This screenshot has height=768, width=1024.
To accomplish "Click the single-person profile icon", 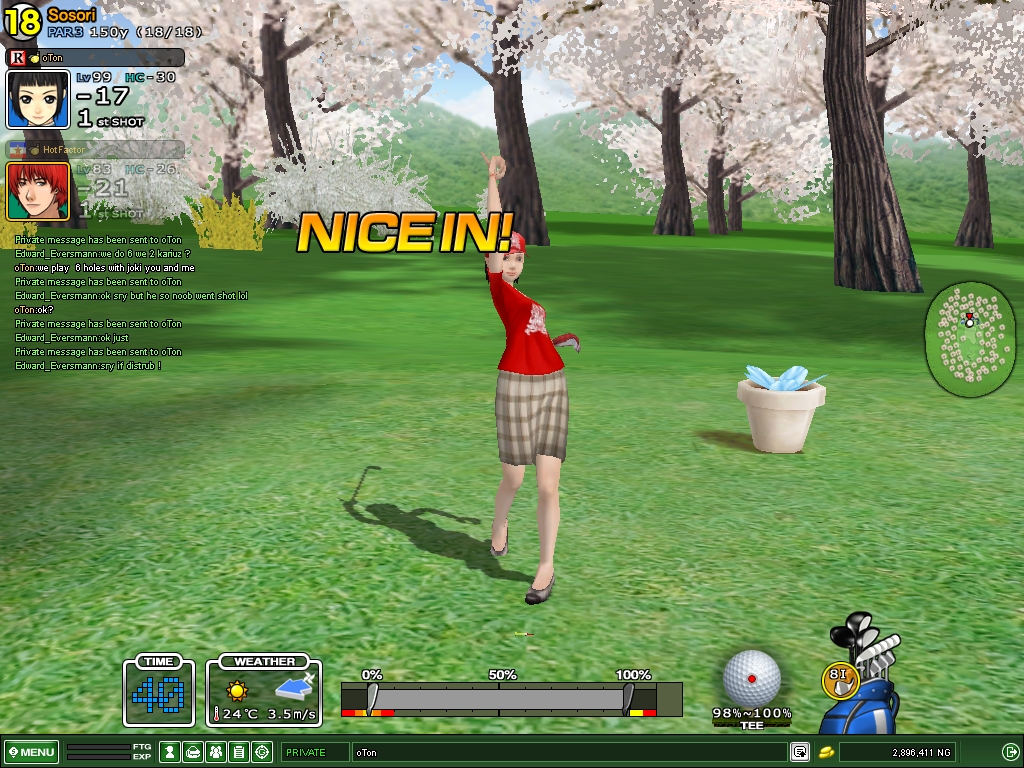I will pyautogui.click(x=171, y=752).
